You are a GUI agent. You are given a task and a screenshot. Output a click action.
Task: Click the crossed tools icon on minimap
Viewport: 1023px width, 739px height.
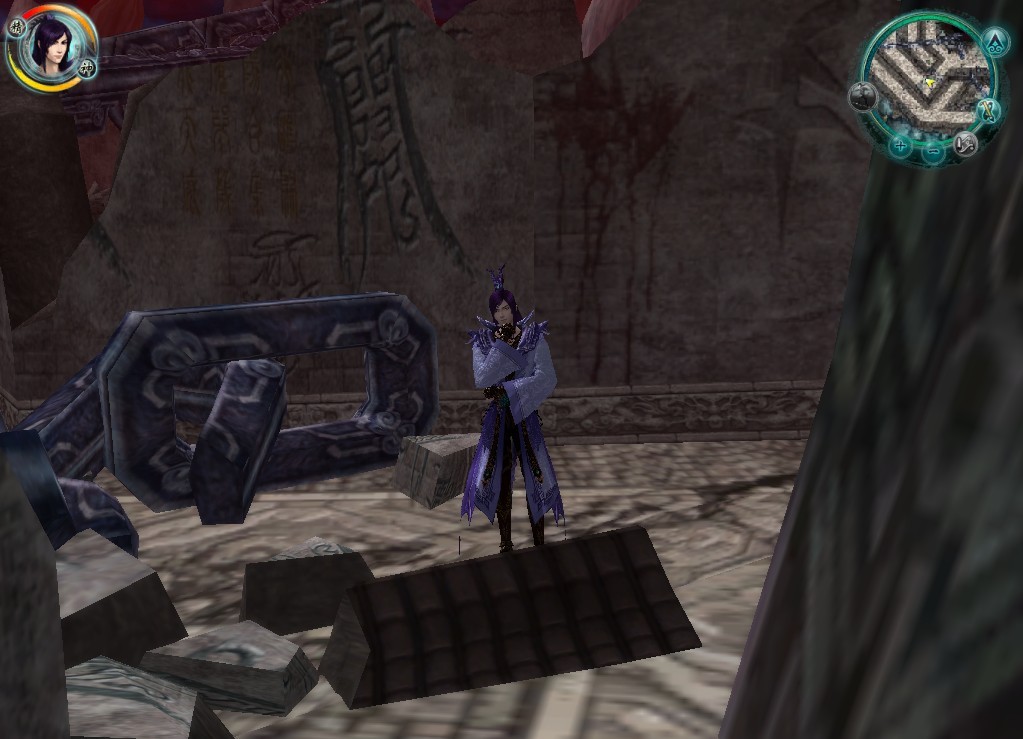tap(989, 110)
